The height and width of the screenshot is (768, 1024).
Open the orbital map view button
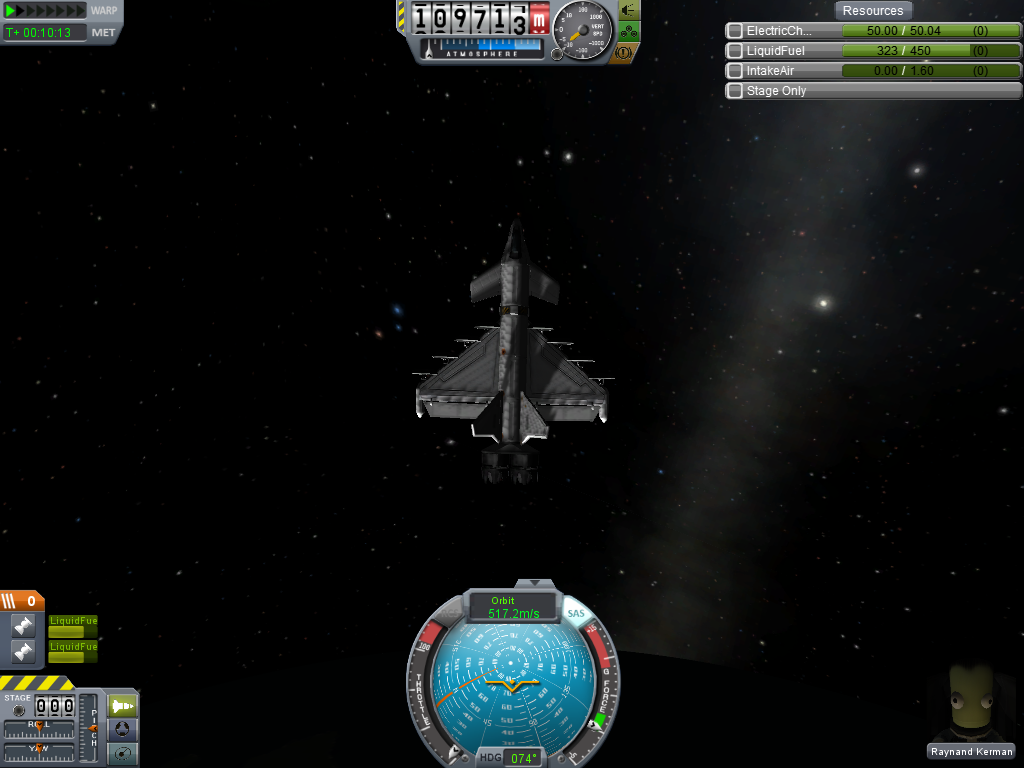(122, 754)
